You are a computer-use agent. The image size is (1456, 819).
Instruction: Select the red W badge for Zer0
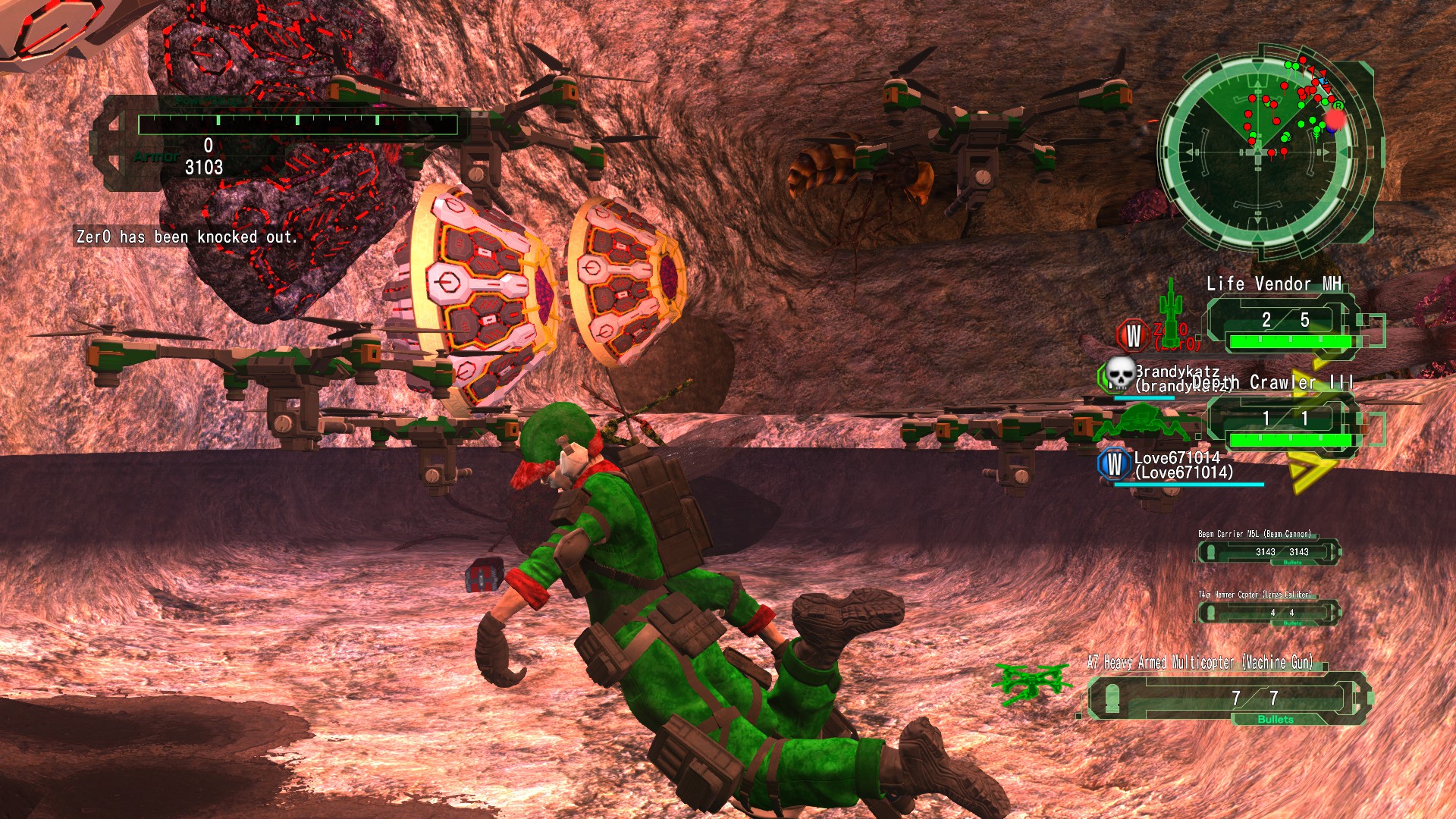click(x=1133, y=334)
